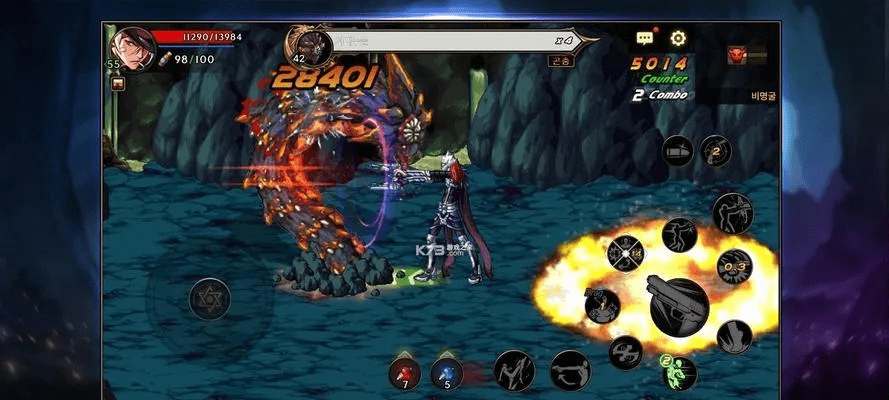The image size is (889, 400).
Task: Toggle the small icon below the player level
Action: tap(118, 84)
